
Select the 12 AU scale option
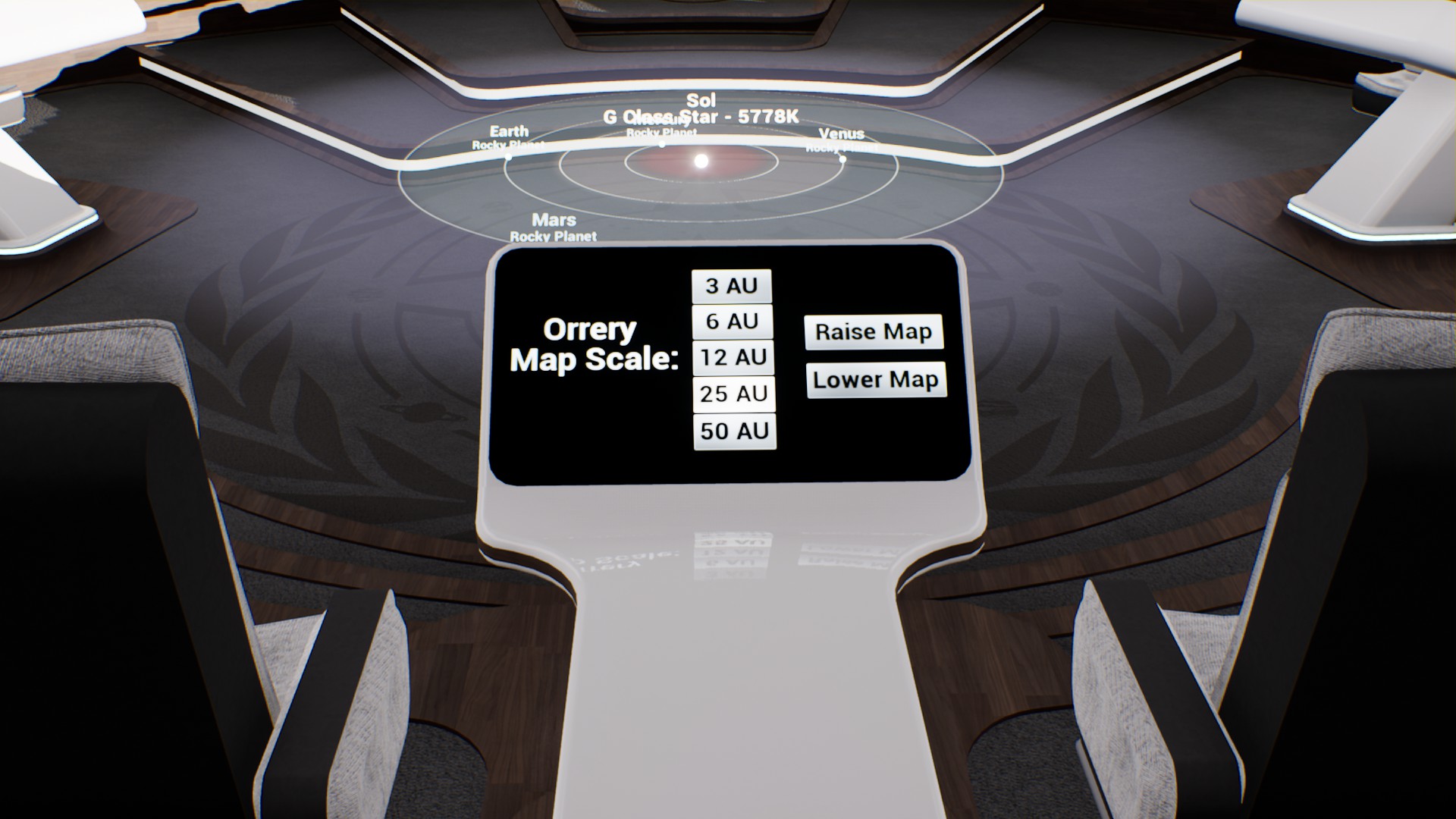point(733,357)
